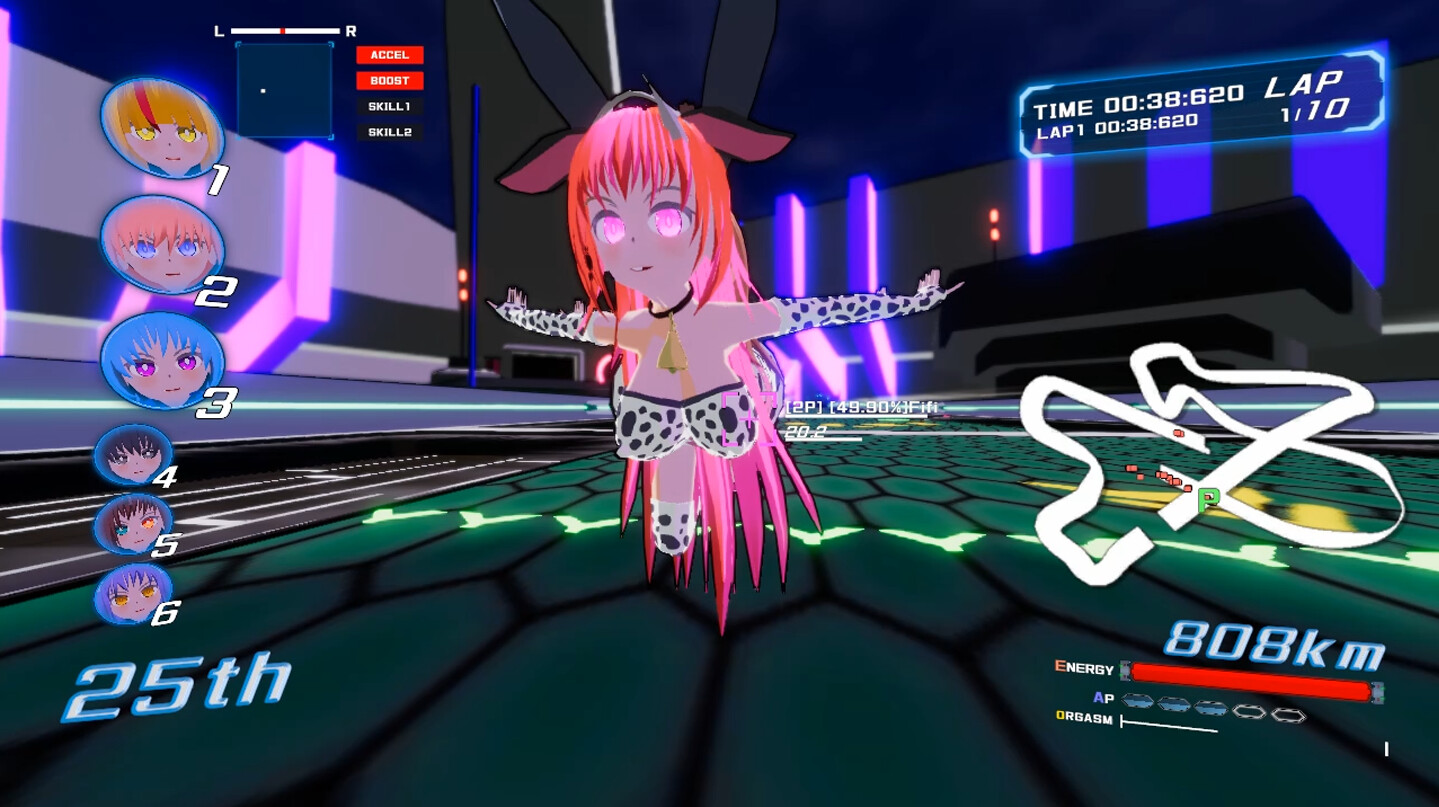Toggle the ACCEL indicator
Image resolution: width=1439 pixels, height=807 pixels.
click(392, 56)
